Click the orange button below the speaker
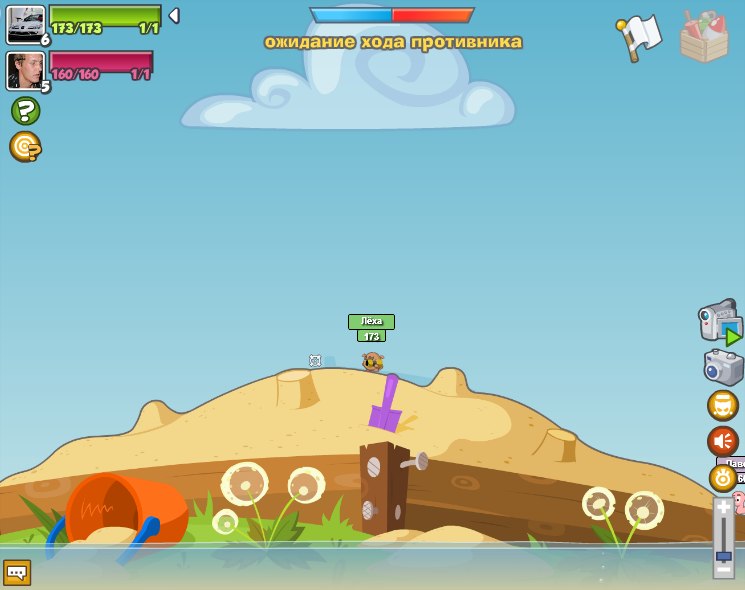This screenshot has height=590, width=745. (x=722, y=476)
